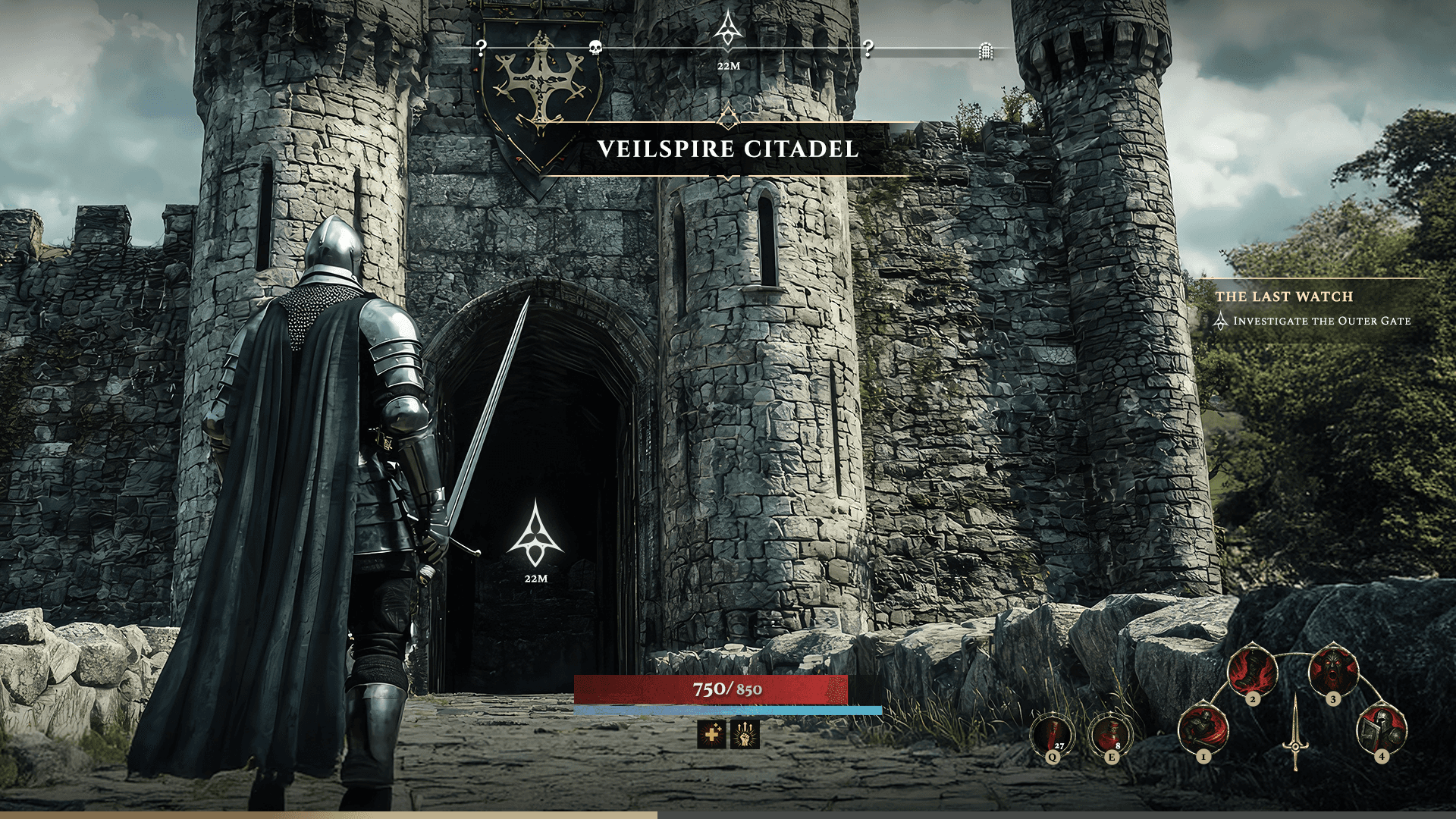The width and height of the screenshot is (1456, 819).
Task: Select the Investigate the Outer Gate objective
Action: click(1321, 321)
